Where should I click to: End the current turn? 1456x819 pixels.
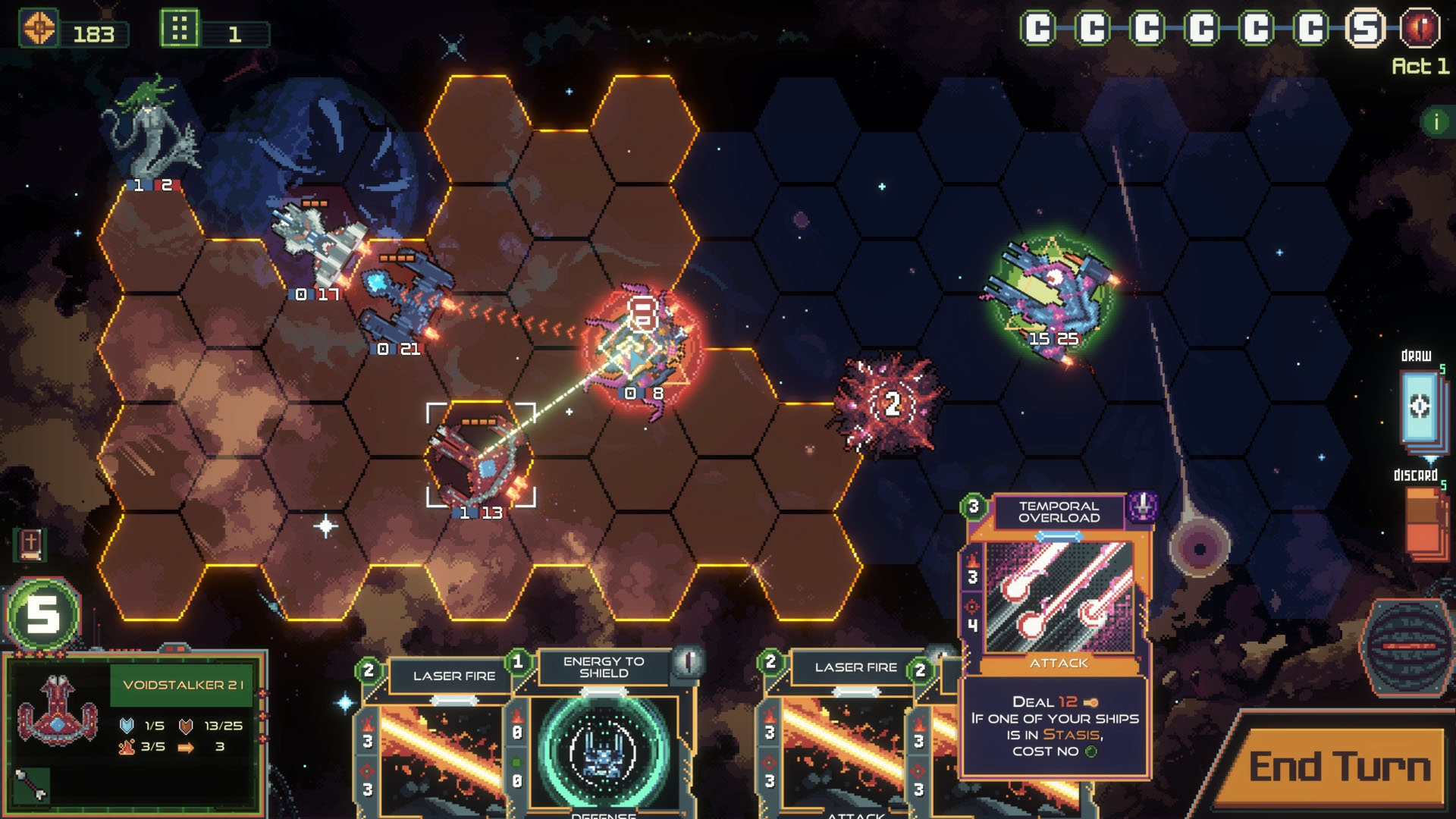[1338, 767]
